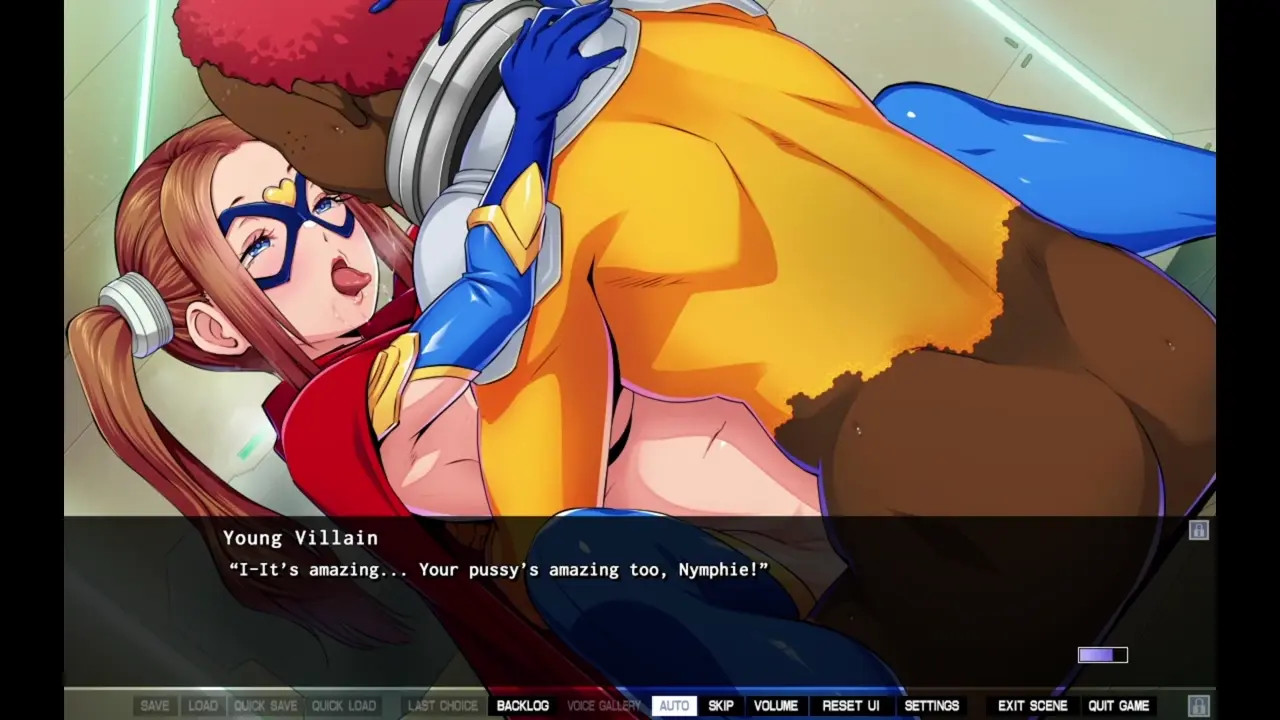Open the Settings menu
The image size is (1280, 720).
(932, 706)
